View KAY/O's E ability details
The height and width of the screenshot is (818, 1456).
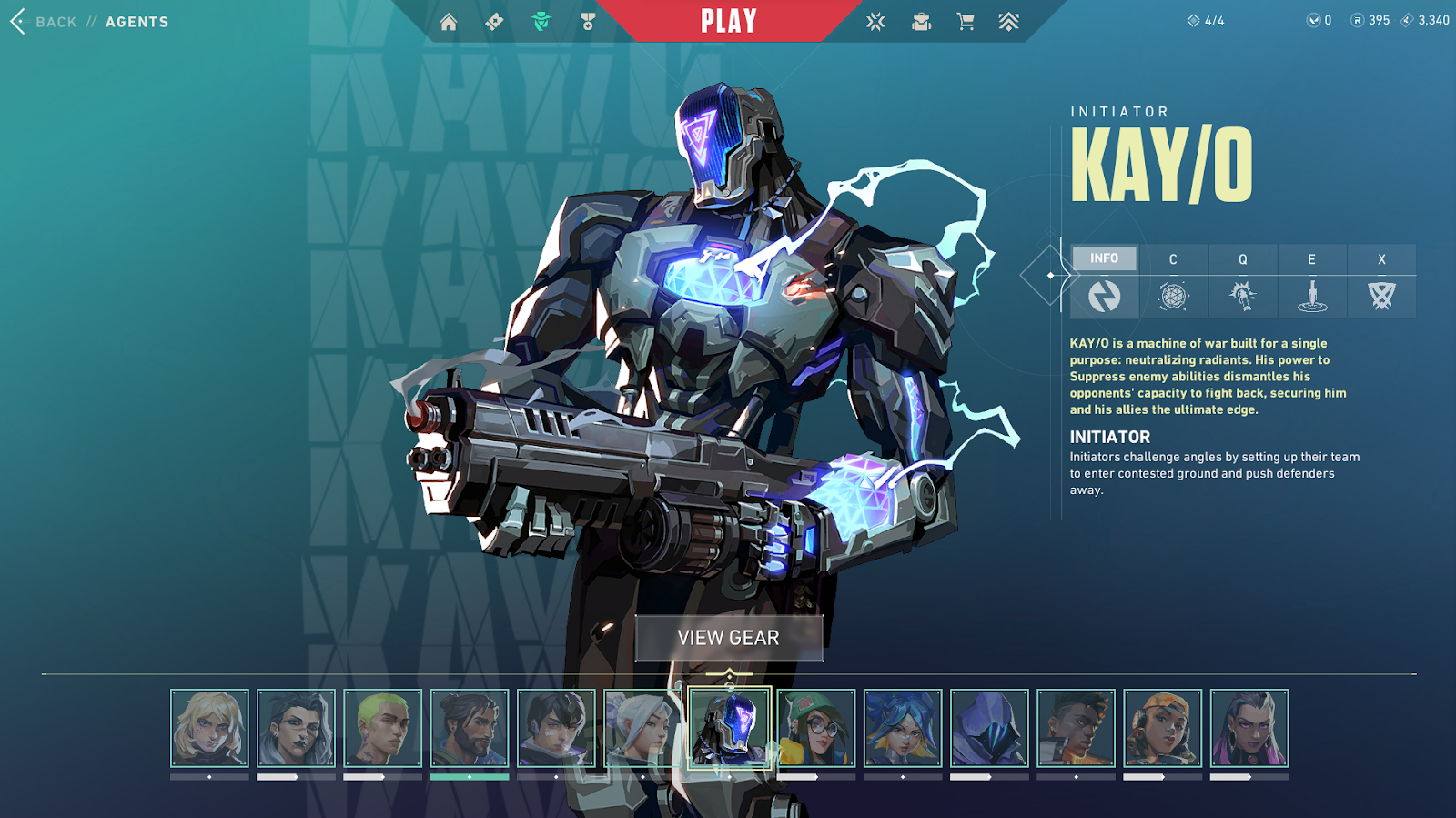[1311, 282]
